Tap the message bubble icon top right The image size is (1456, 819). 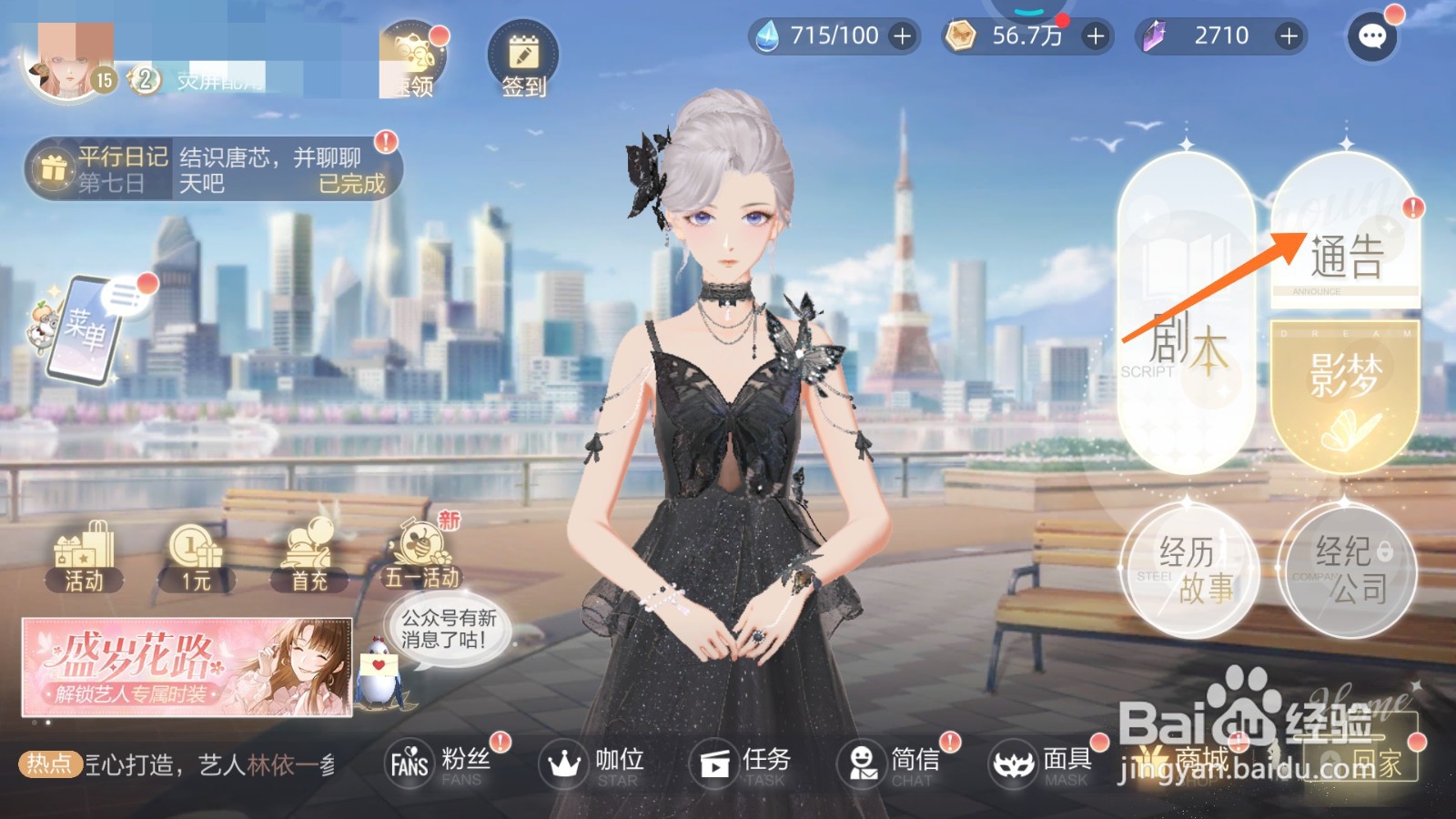pos(1370,38)
